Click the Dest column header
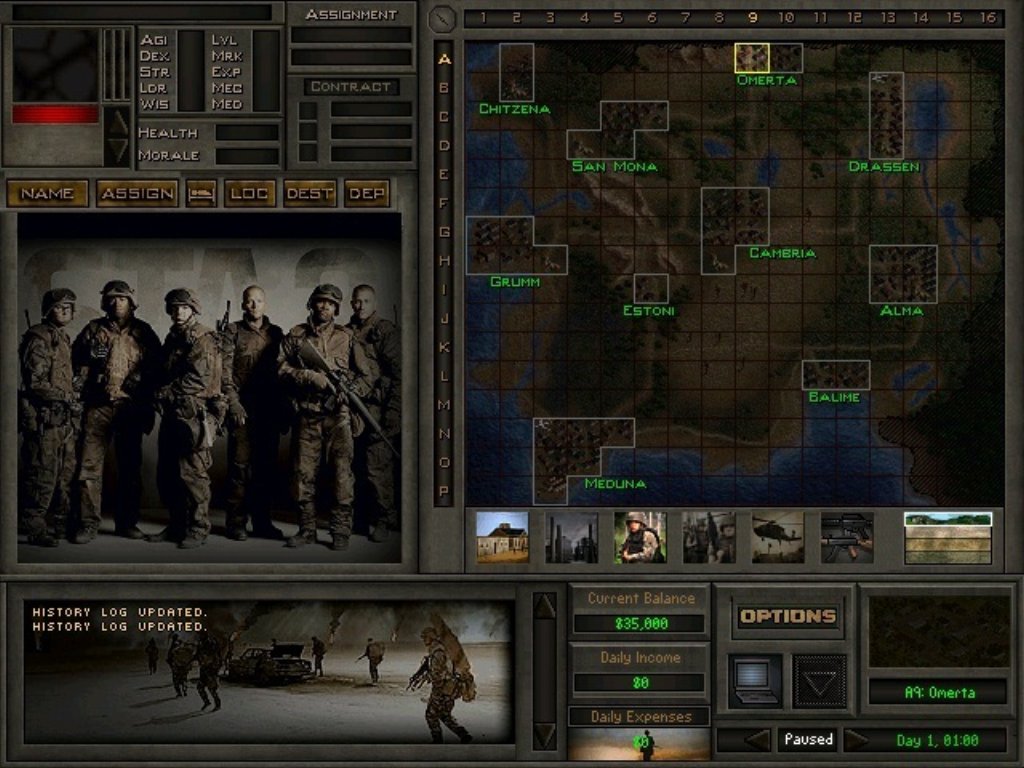 pos(309,193)
